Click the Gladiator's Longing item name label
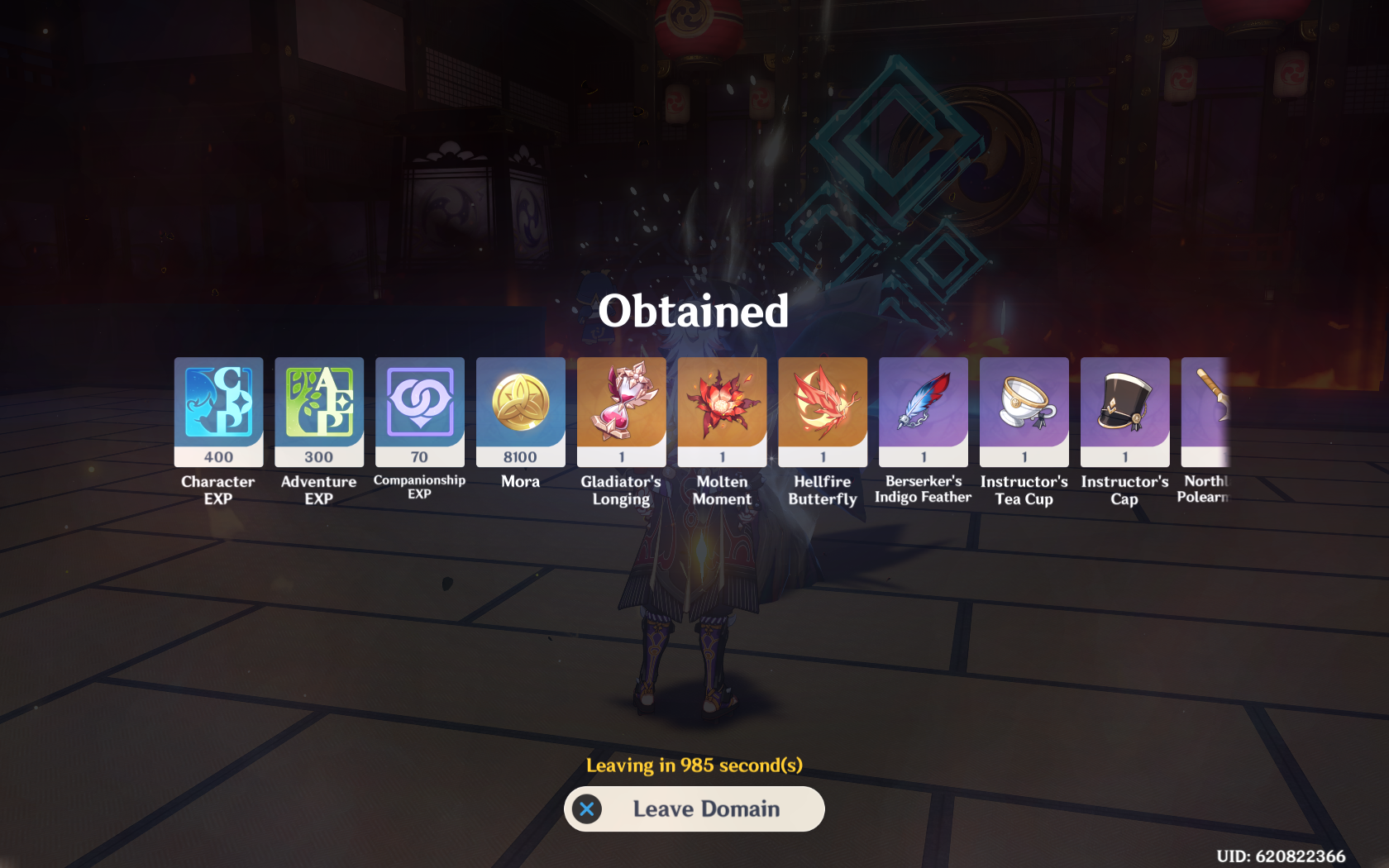The height and width of the screenshot is (868, 1389). coord(621,489)
